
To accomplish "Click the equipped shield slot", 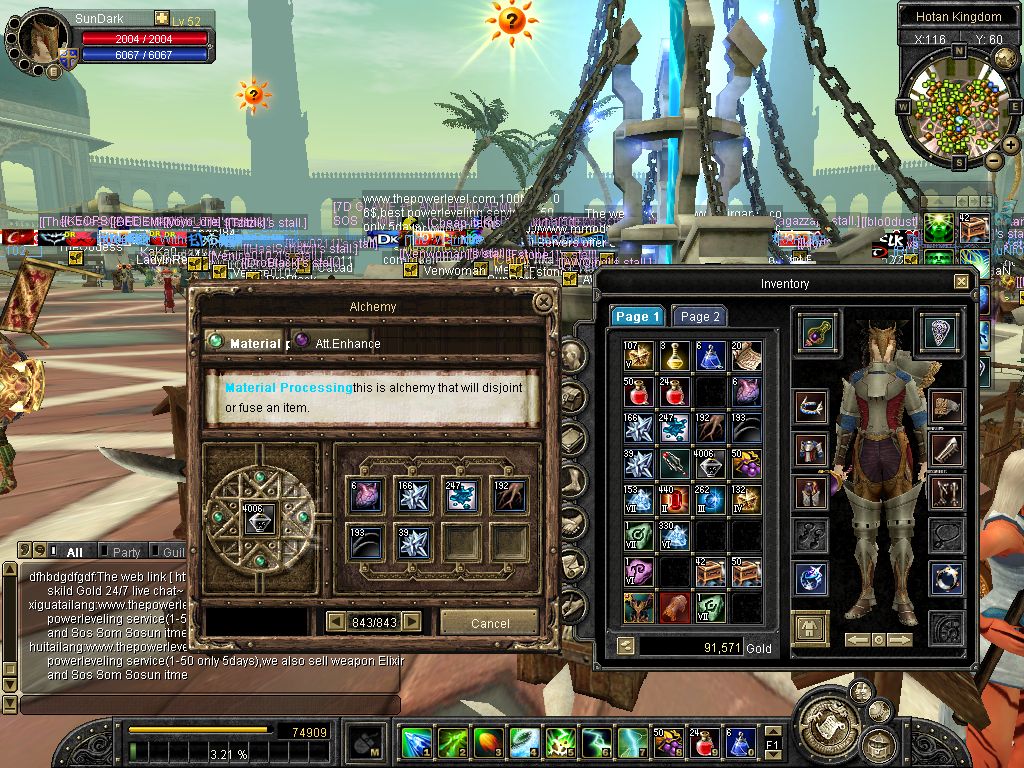I will [939, 333].
